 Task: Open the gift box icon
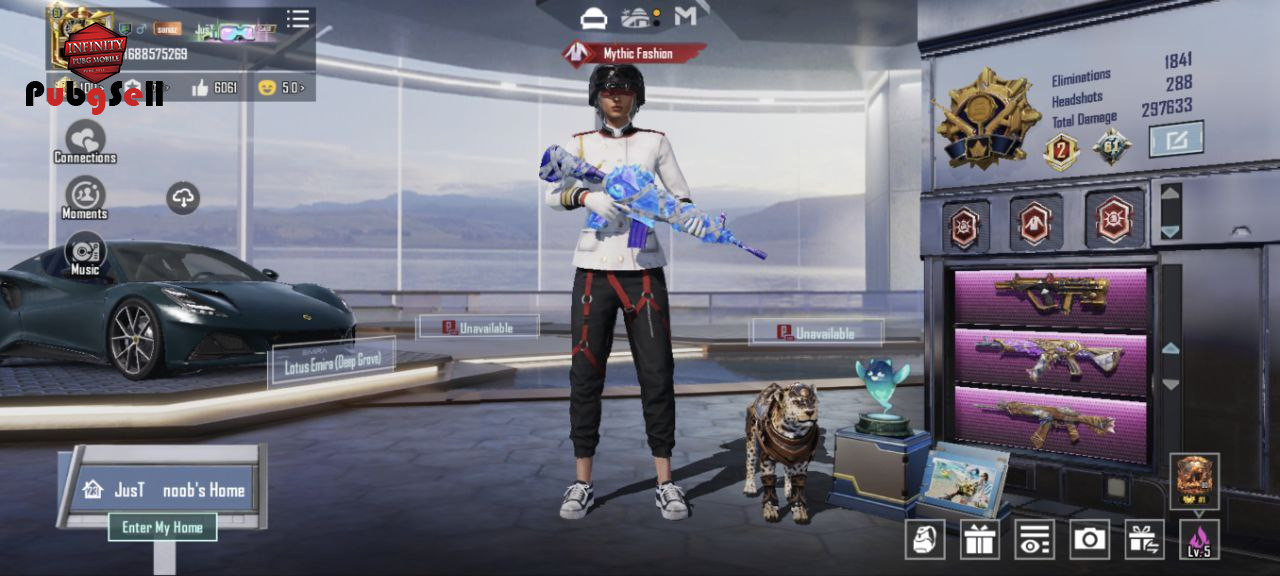(980, 540)
